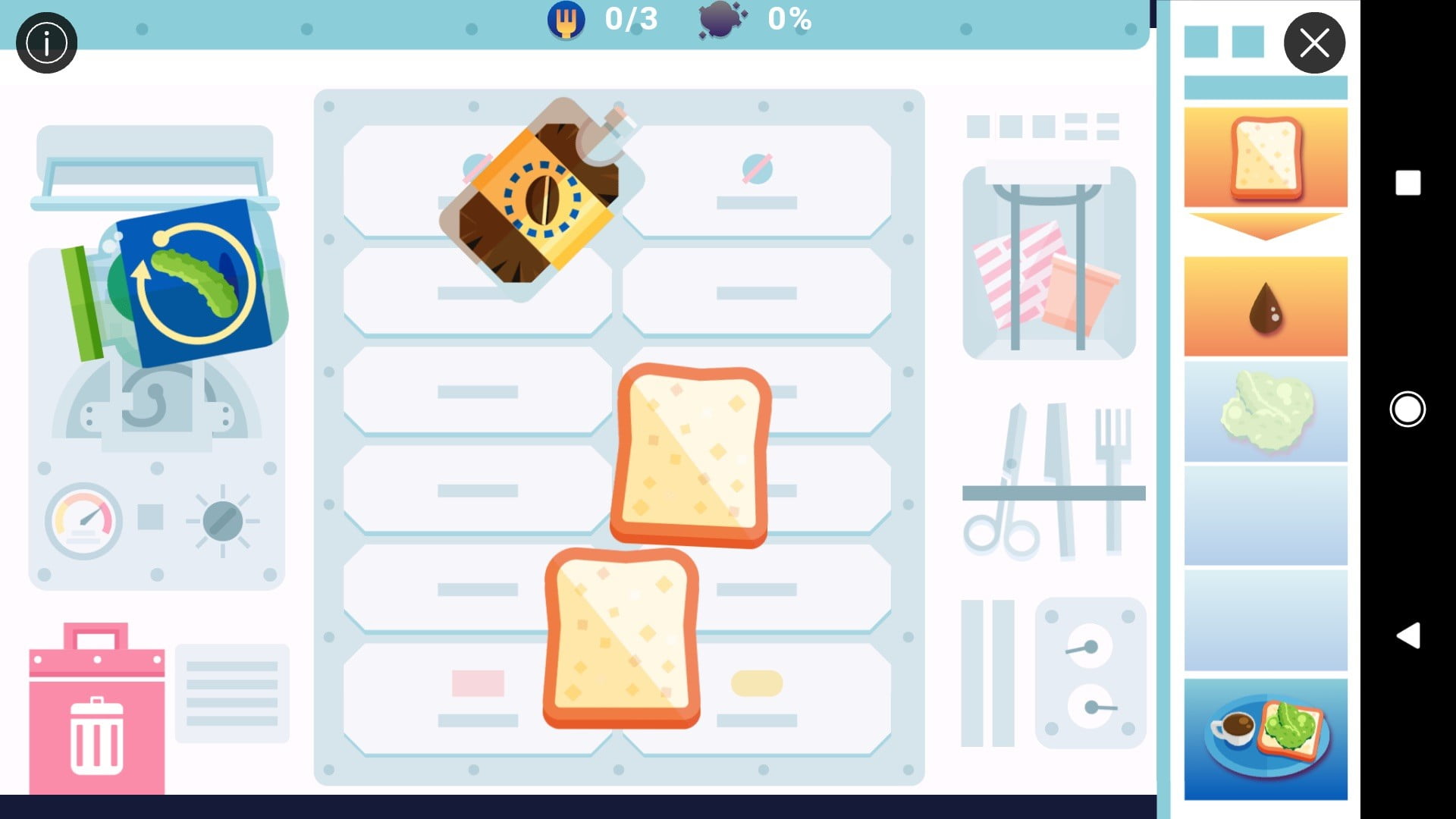1456x819 pixels.
Task: Select the green guacamole recipe step
Action: point(1266,412)
